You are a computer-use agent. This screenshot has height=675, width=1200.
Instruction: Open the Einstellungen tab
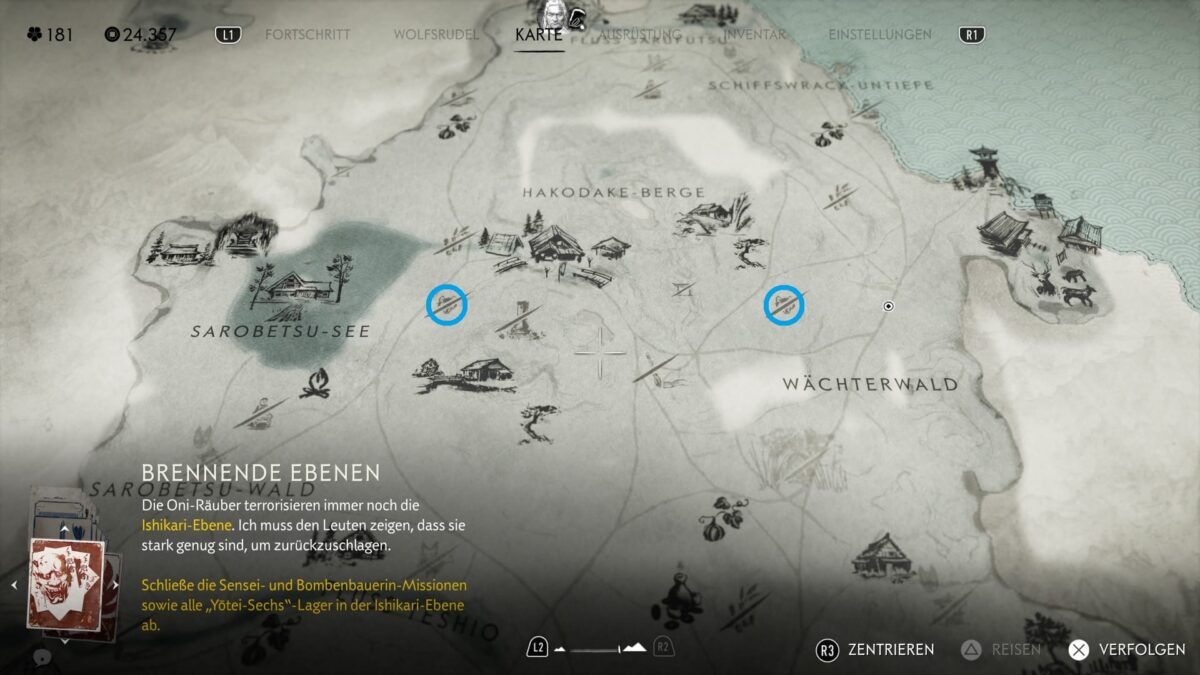[x=880, y=35]
